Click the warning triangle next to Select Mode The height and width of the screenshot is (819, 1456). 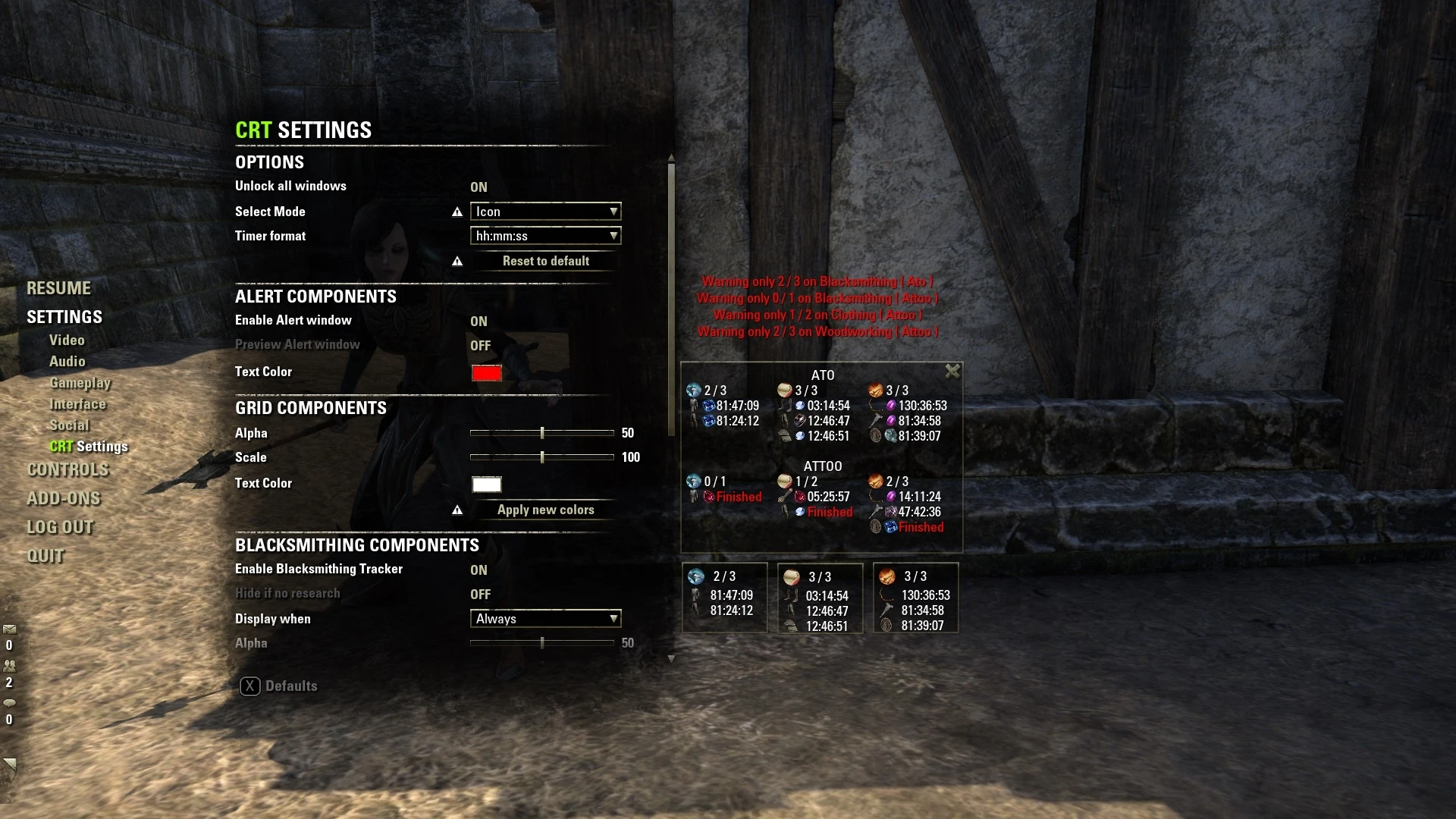(x=457, y=212)
